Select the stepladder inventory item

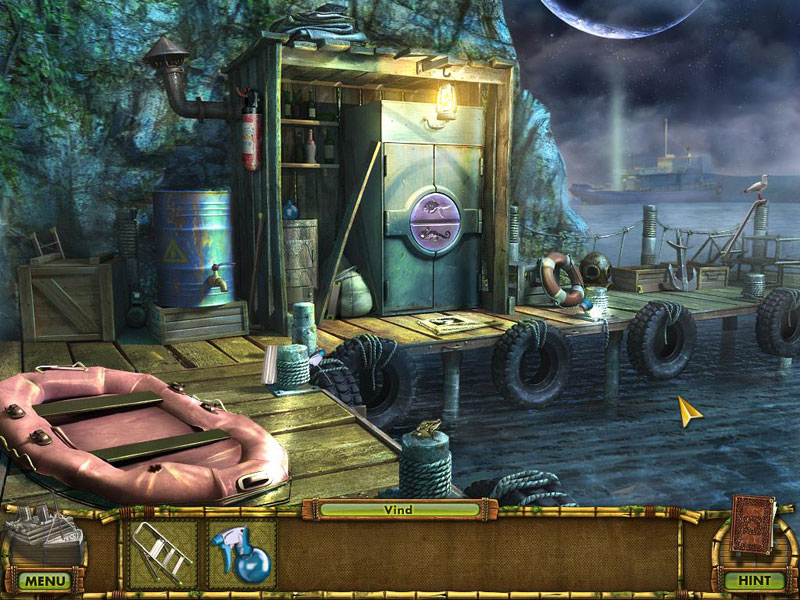pyautogui.click(x=160, y=550)
